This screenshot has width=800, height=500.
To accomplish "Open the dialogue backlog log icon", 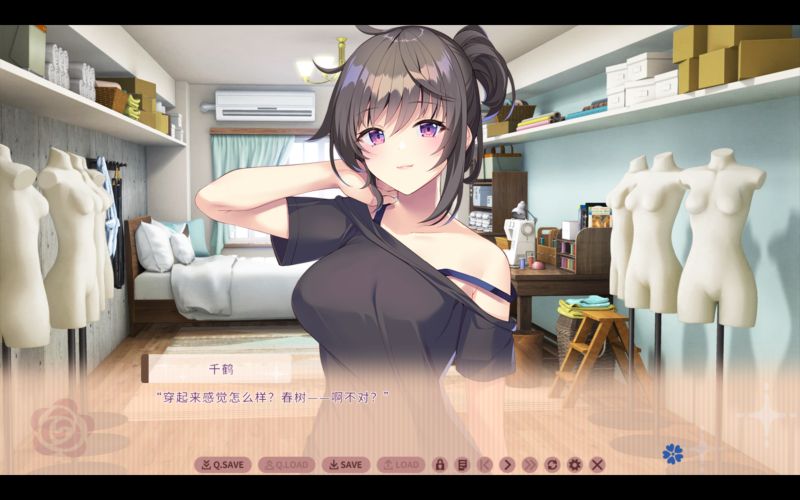I will tap(461, 464).
